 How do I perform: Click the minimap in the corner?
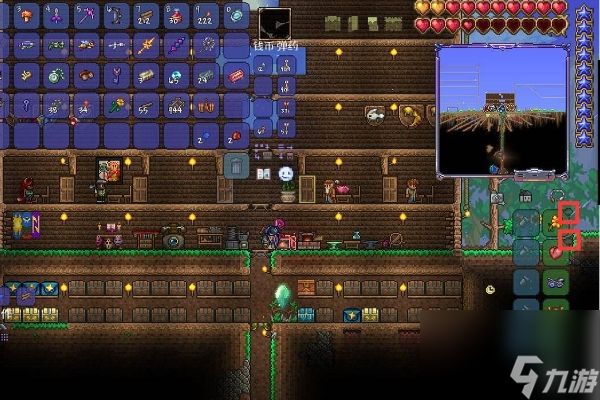501,110
